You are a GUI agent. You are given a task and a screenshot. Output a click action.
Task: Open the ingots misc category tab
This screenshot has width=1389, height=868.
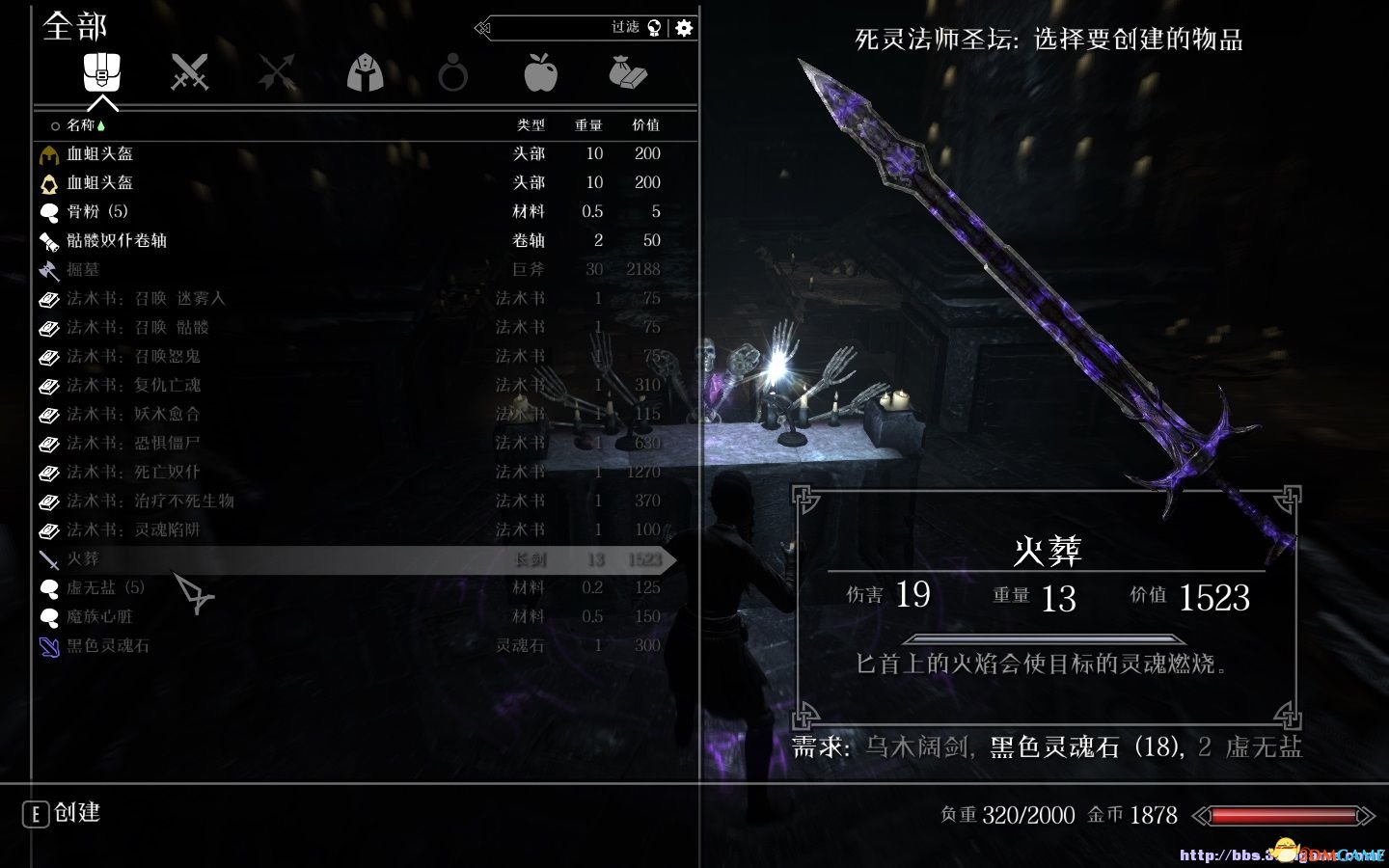(x=628, y=72)
